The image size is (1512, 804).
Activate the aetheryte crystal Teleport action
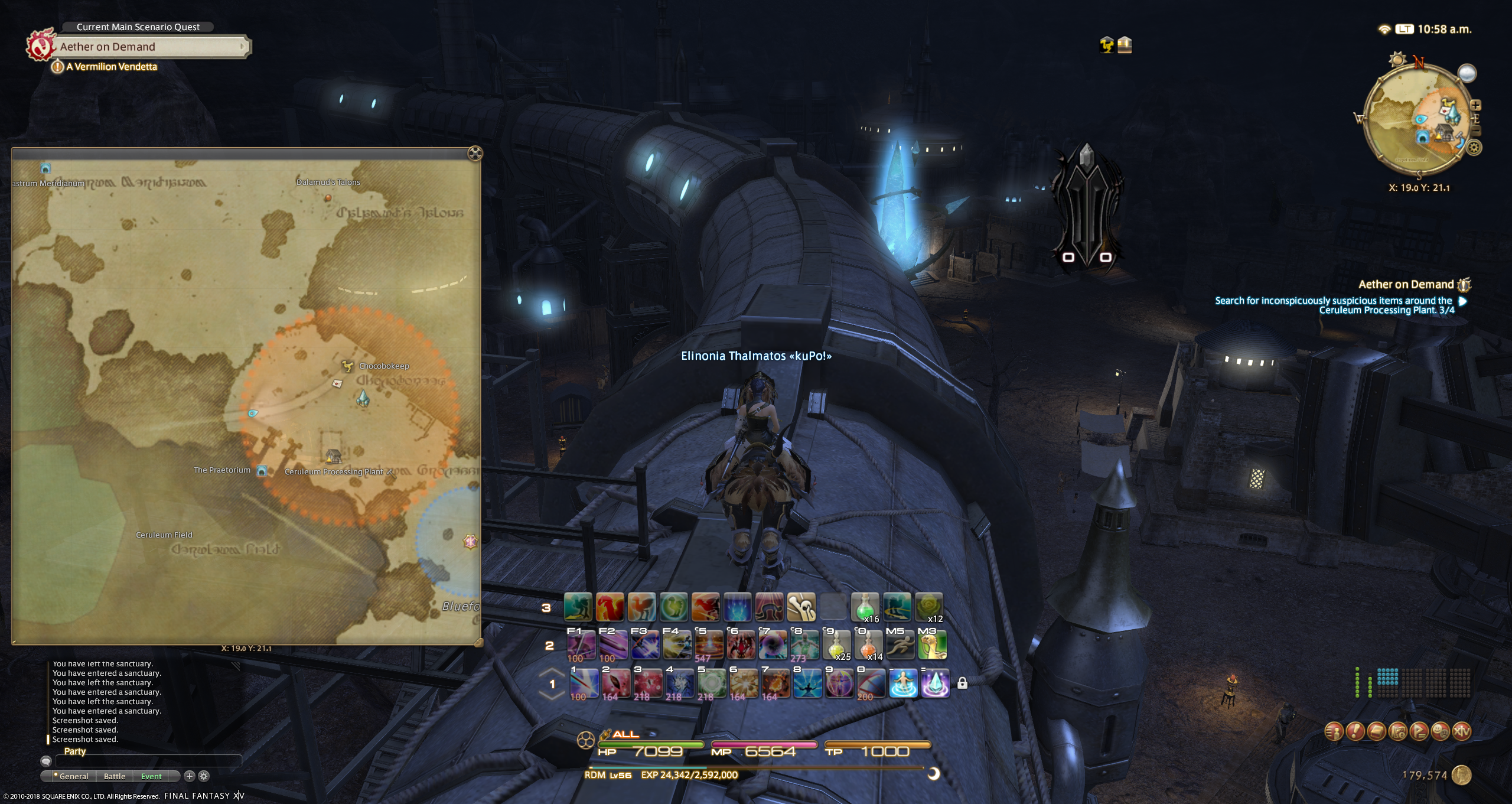click(935, 683)
